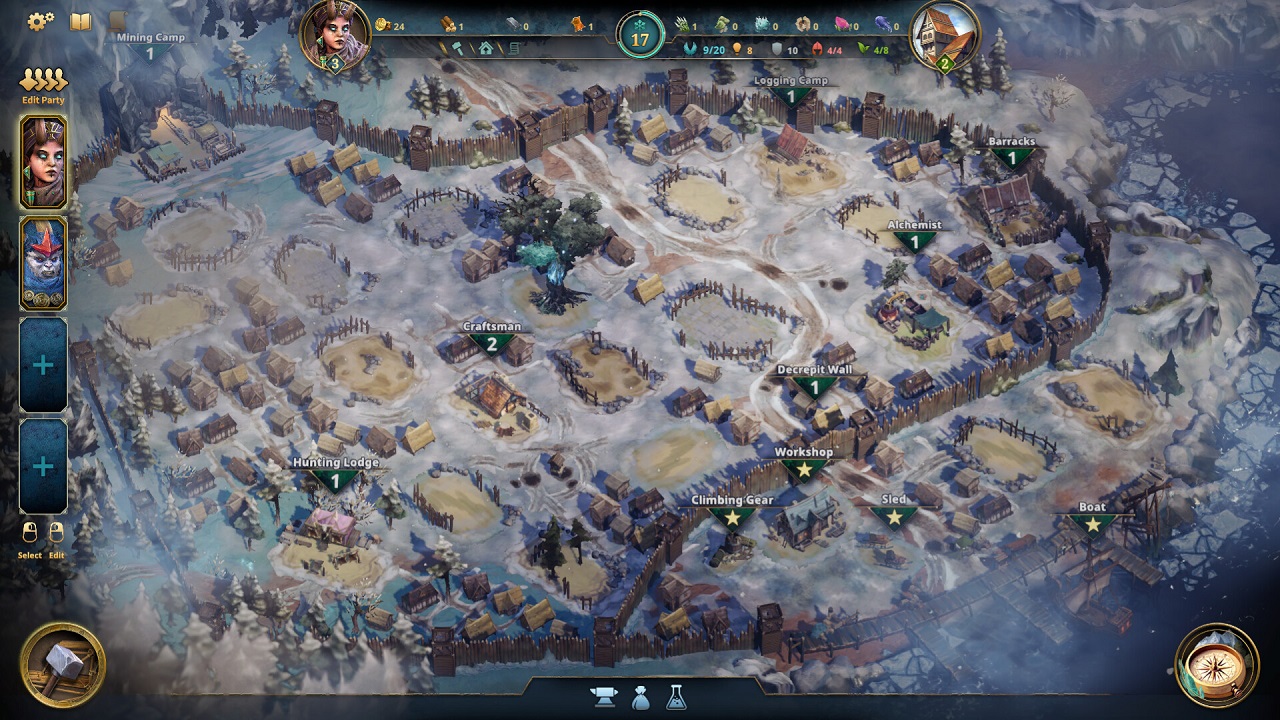Image resolution: width=1280 pixels, height=720 pixels.
Task: Select the Boat star marker
Action: pos(1092,522)
